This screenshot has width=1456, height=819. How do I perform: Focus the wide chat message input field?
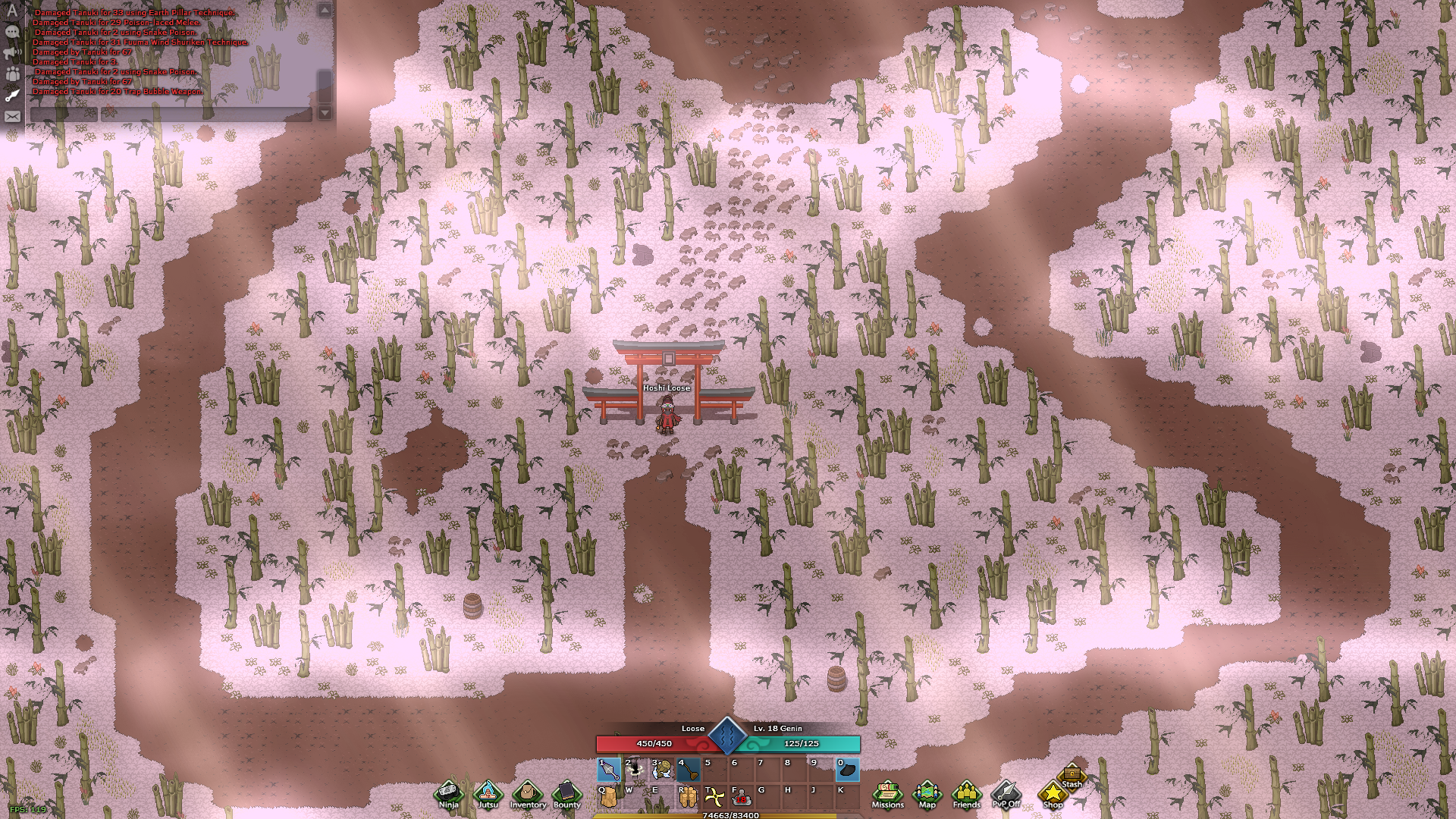206,114
